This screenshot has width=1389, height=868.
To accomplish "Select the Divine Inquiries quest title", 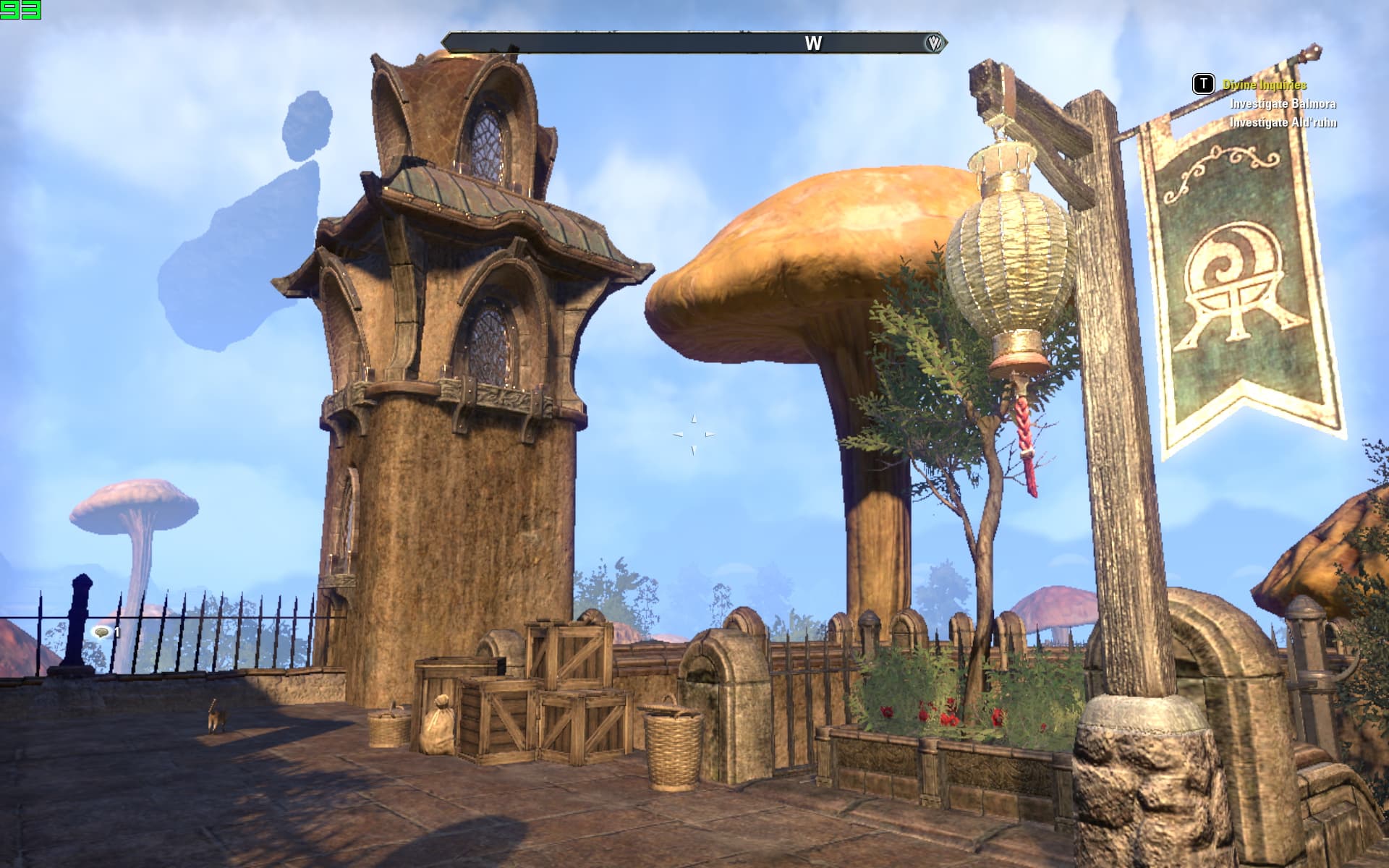I will (x=1264, y=85).
